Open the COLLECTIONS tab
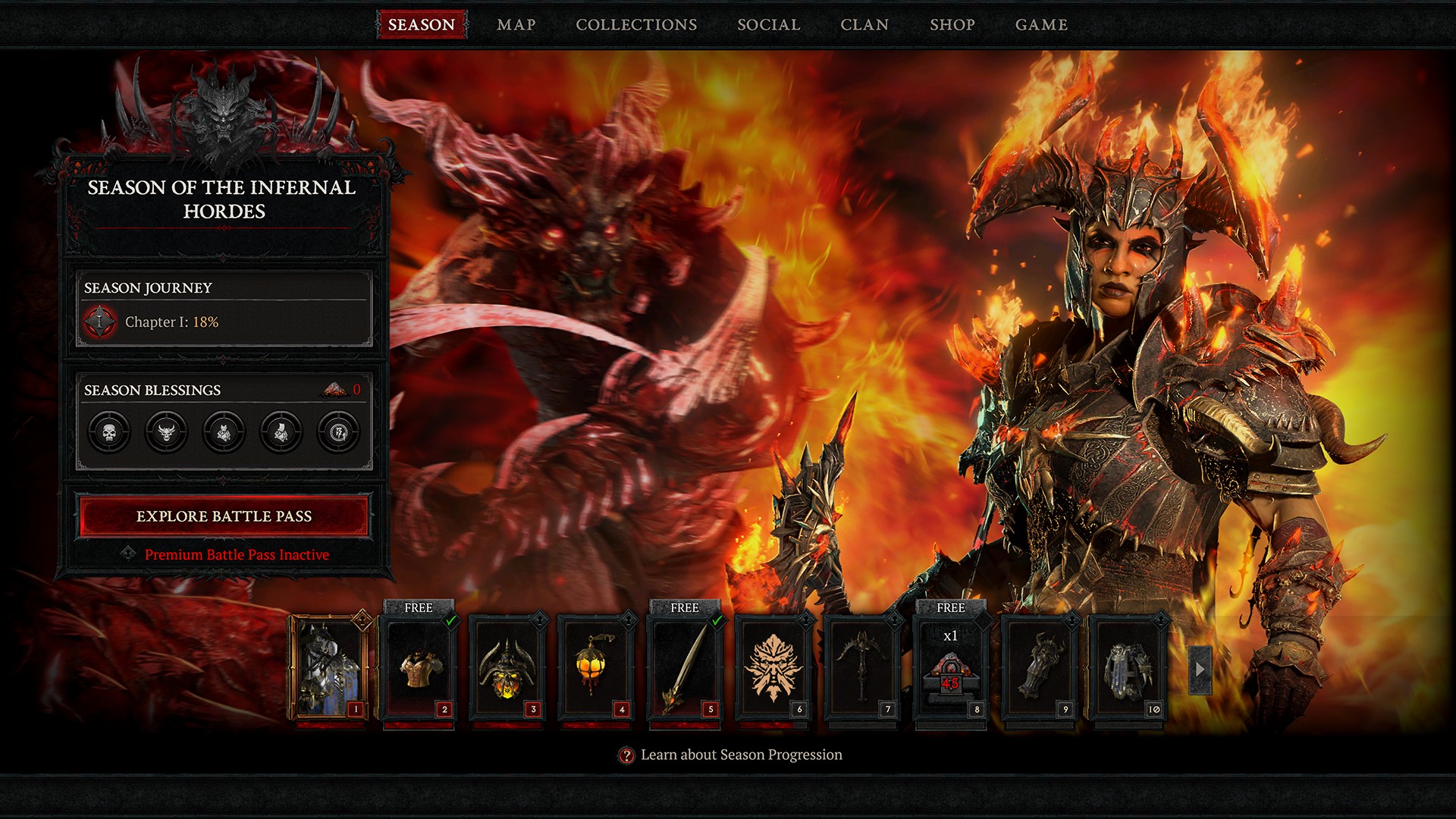The height and width of the screenshot is (819, 1456). (x=636, y=24)
